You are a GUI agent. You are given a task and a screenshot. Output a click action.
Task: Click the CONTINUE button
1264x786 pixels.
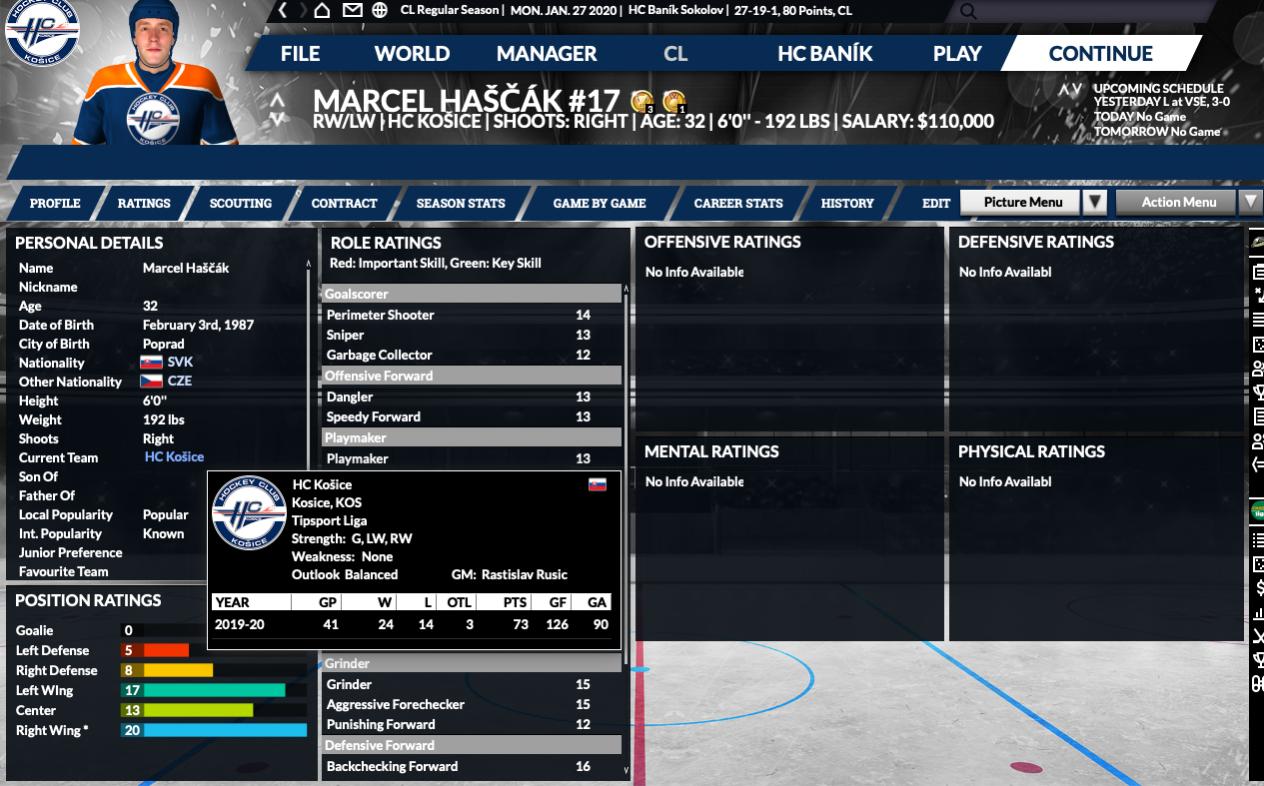pos(1100,54)
